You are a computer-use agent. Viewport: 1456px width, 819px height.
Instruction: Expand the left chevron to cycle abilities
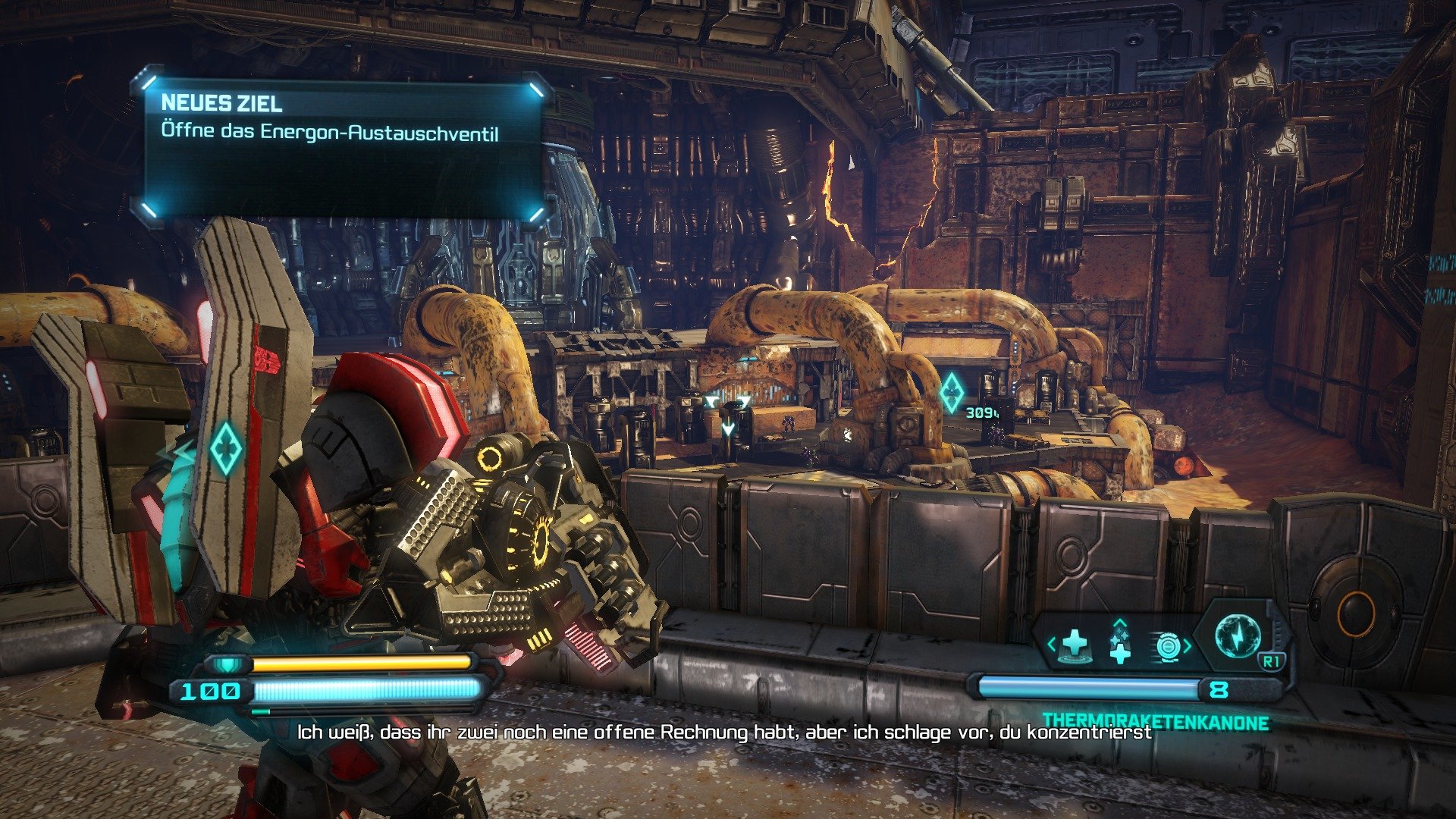point(1050,644)
